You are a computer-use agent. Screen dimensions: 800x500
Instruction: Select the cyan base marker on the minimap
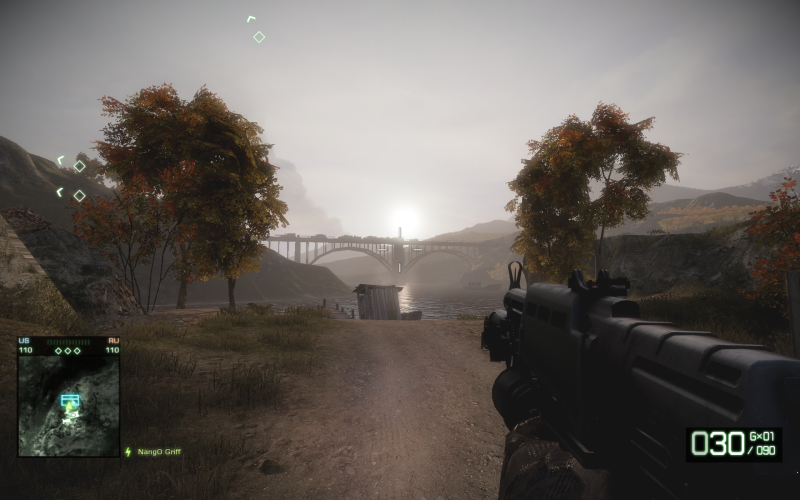[x=69, y=400]
